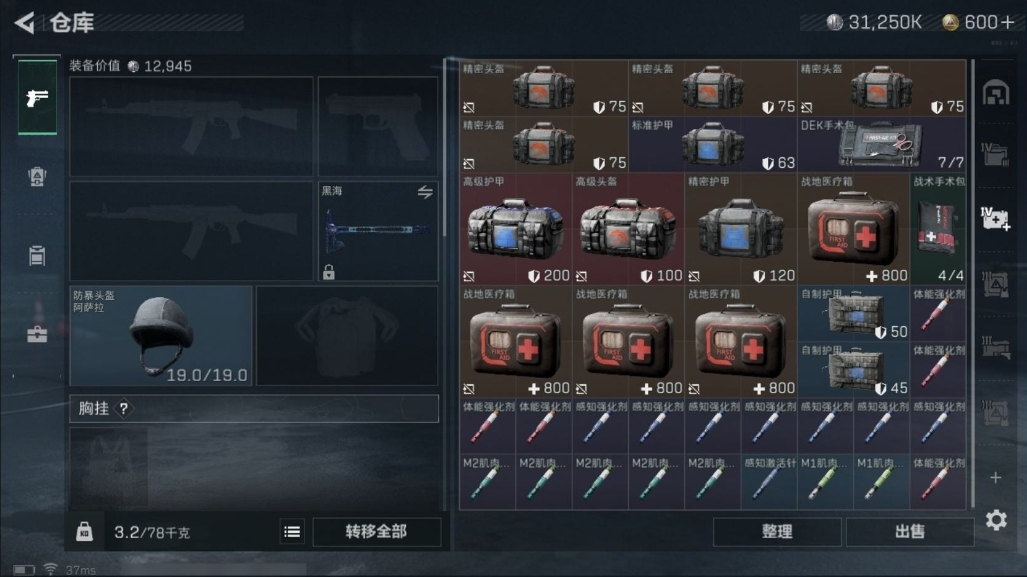Select the 战术手术包 tactical surgery kit
The image size is (1027, 577).
(x=938, y=229)
